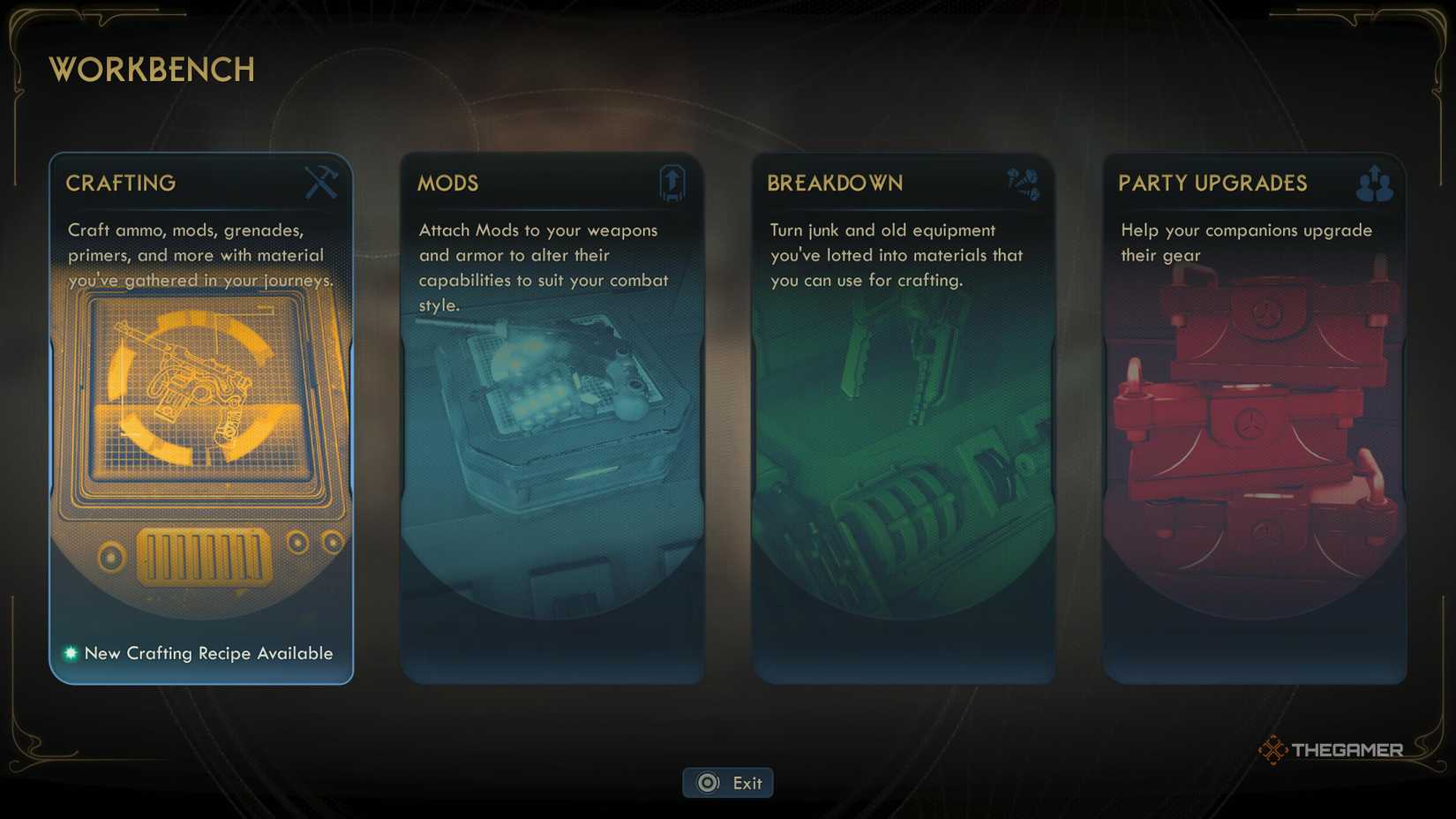Click the Mods upgrade-arrow icon
Viewport: 1456px width, 819px height.
pos(671,183)
